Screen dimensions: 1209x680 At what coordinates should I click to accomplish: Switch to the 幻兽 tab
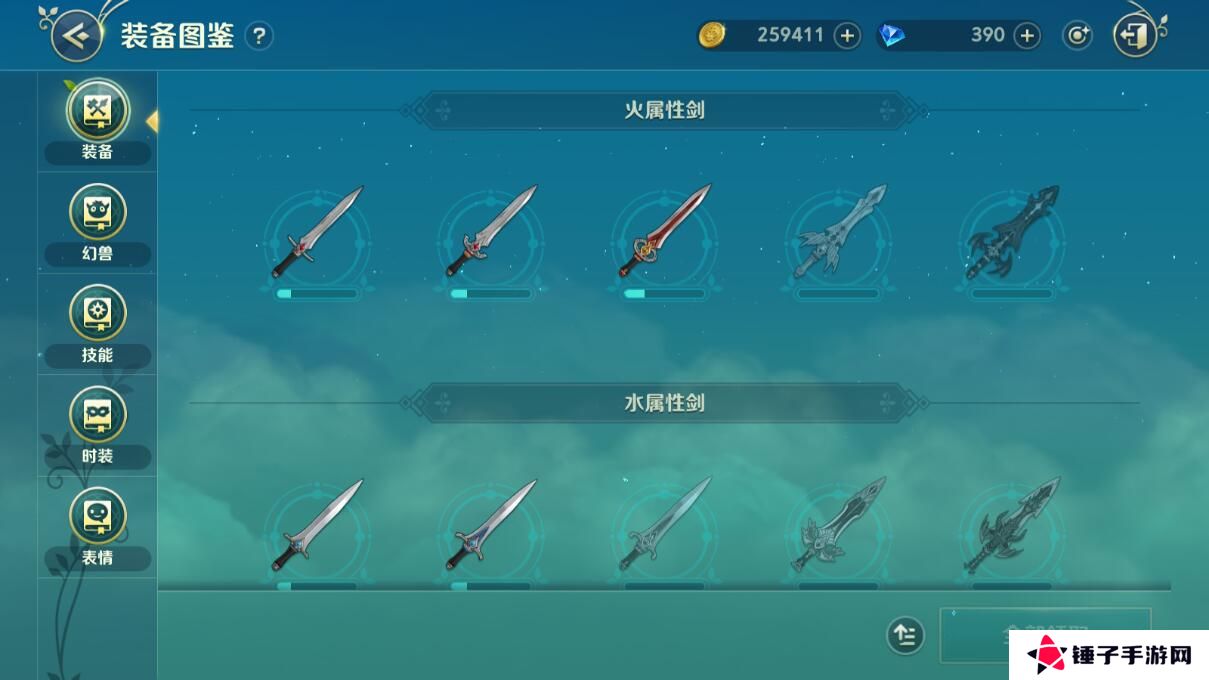(97, 224)
